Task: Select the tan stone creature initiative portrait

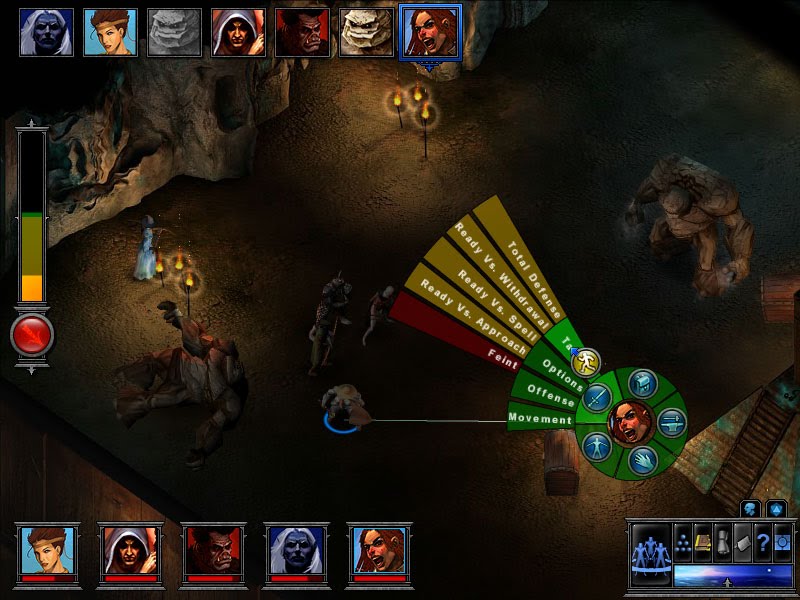Action: click(x=366, y=32)
